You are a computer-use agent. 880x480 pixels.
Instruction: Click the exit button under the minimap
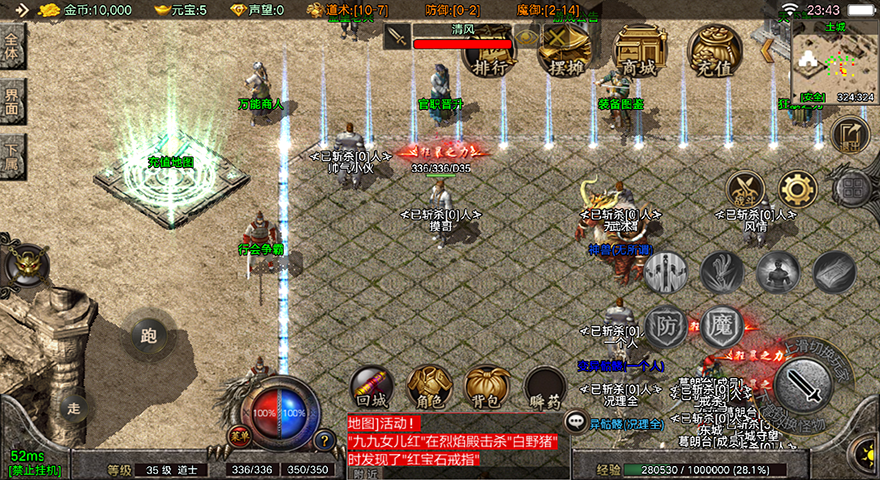pyautogui.click(x=850, y=135)
